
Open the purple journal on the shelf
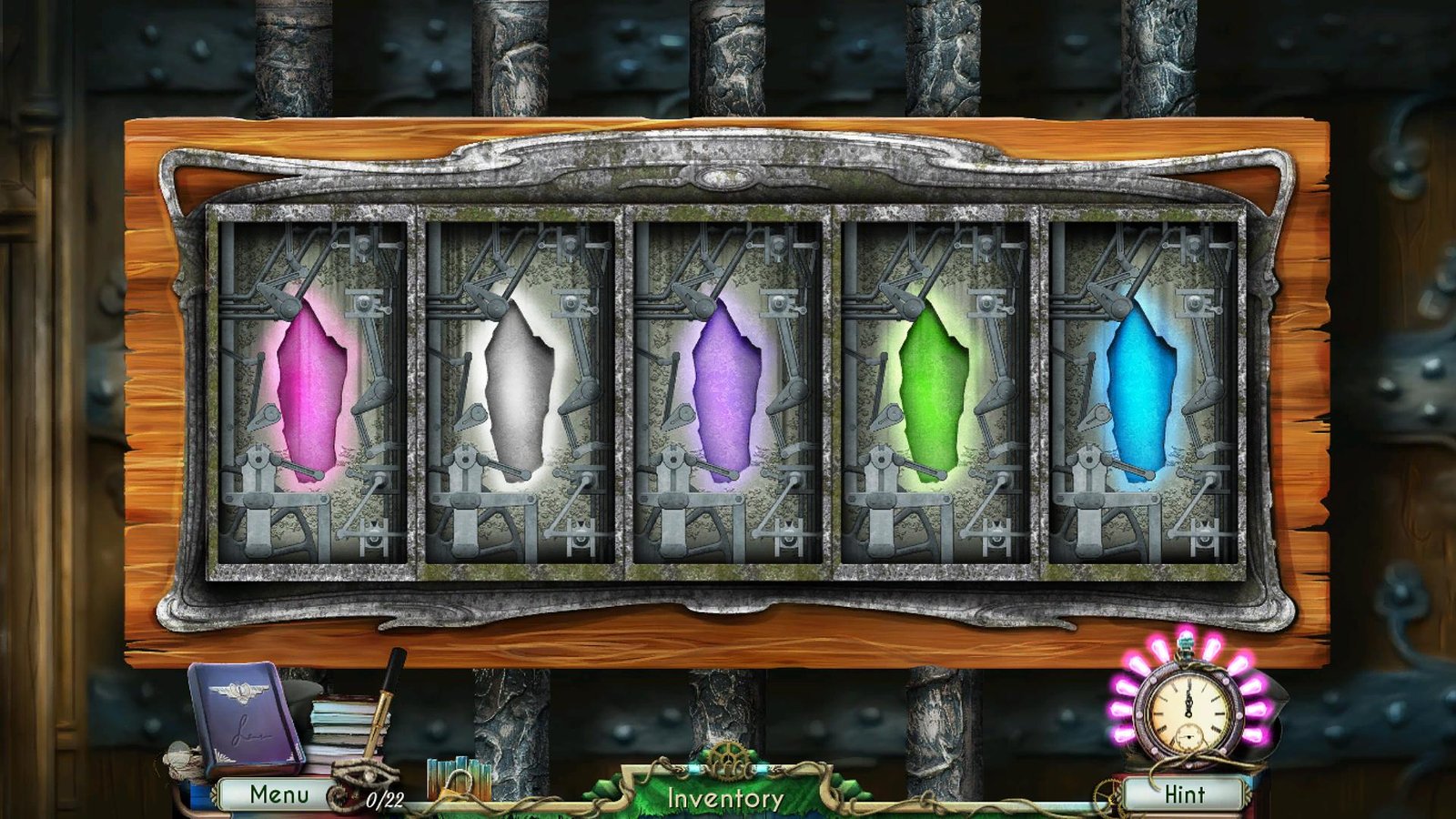coord(242,718)
